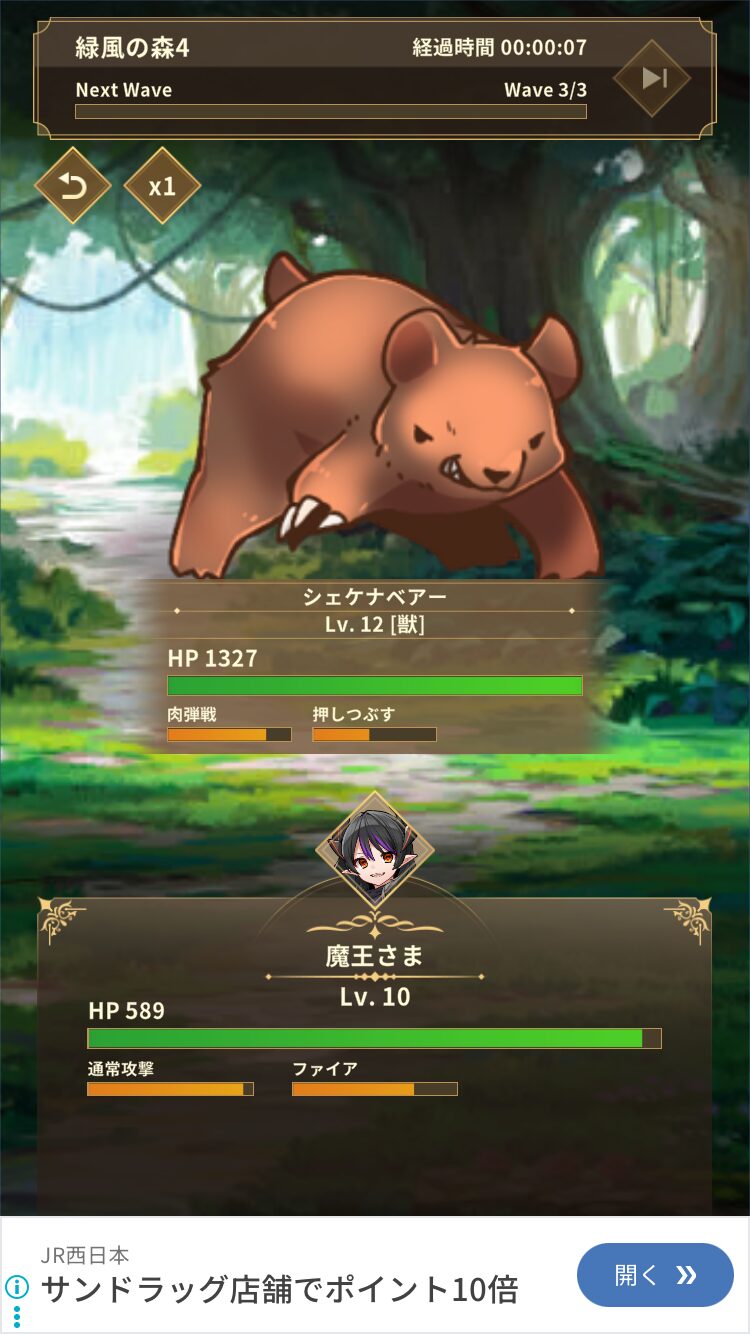Select the Demon Lord character portrait
The height and width of the screenshot is (1334, 750).
tap(375, 850)
